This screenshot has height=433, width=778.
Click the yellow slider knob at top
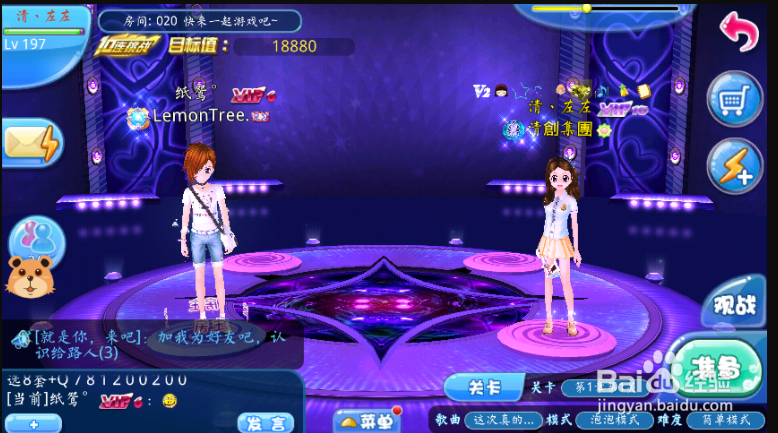coord(587,8)
